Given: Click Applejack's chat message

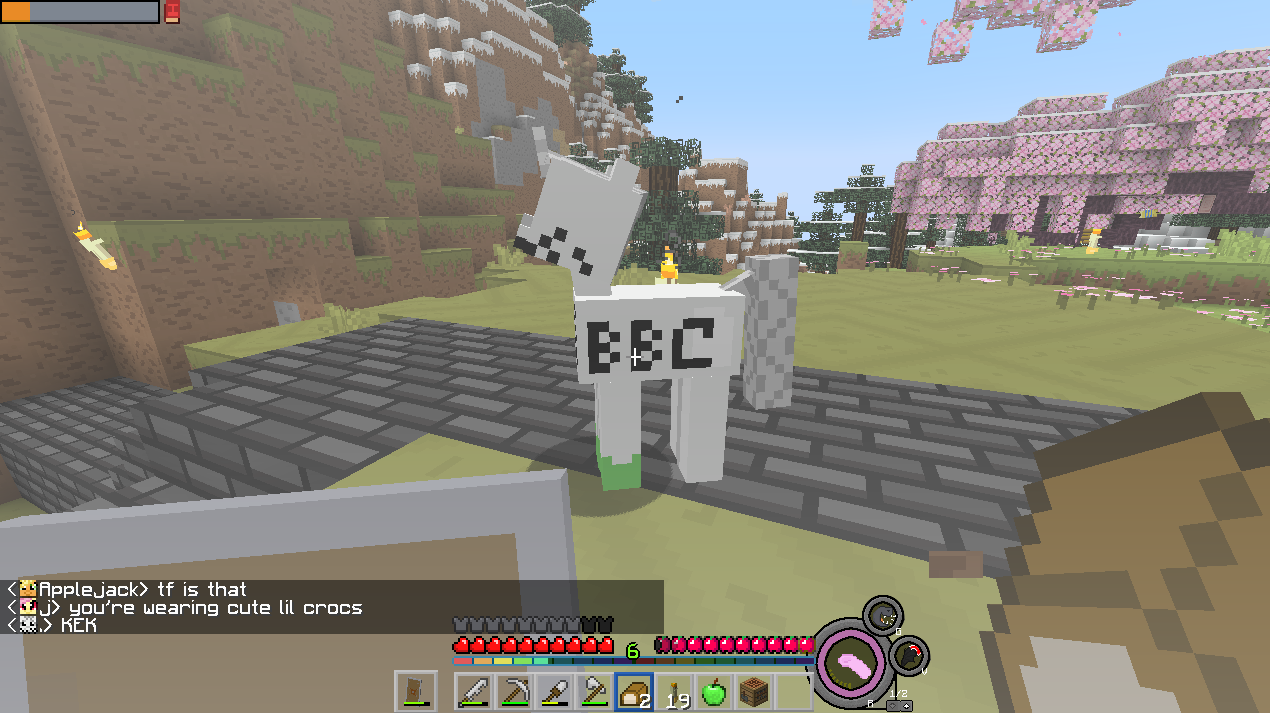Looking at the screenshot, I should [x=142, y=590].
